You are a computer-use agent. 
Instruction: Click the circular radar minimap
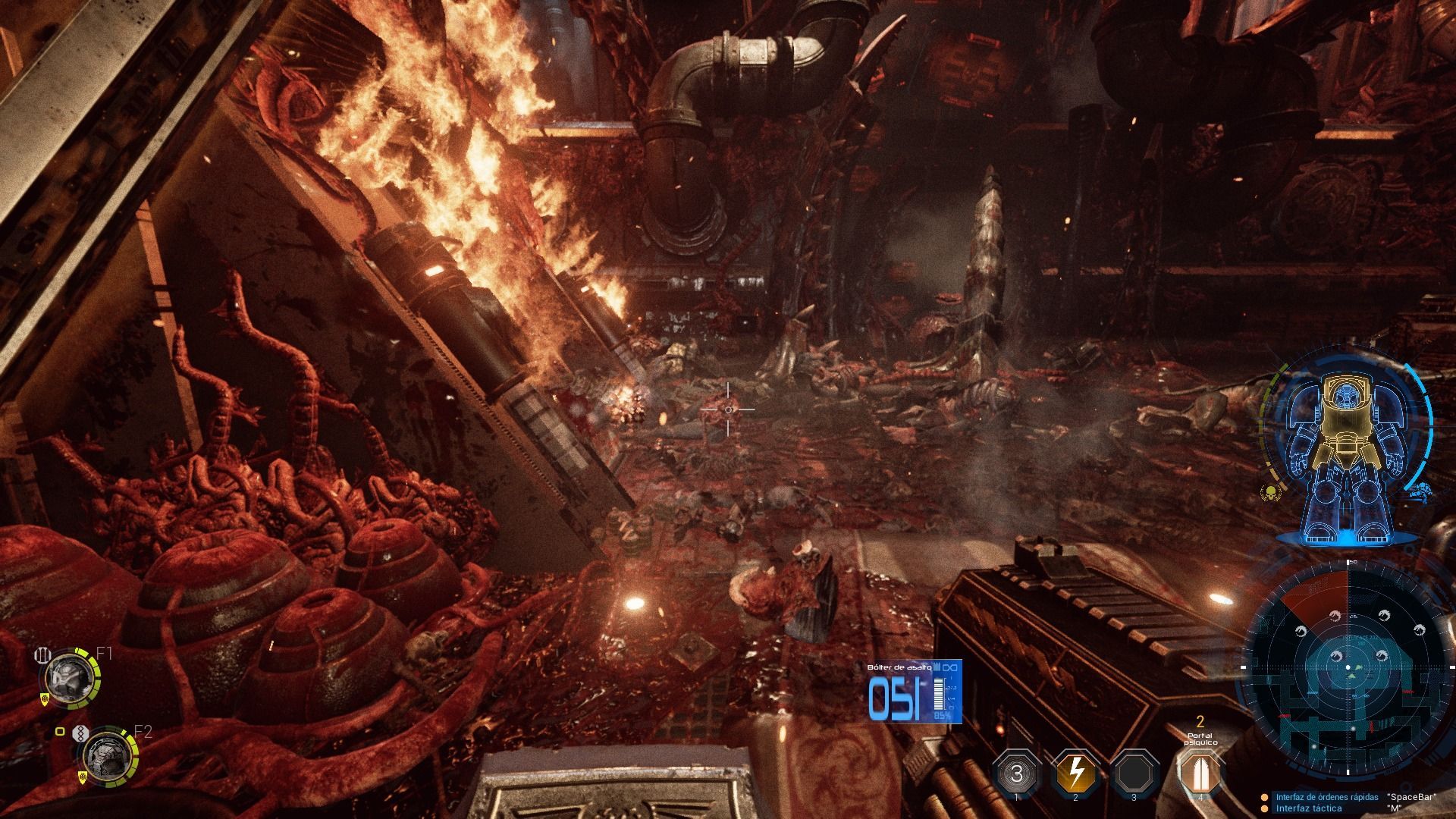click(1348, 669)
